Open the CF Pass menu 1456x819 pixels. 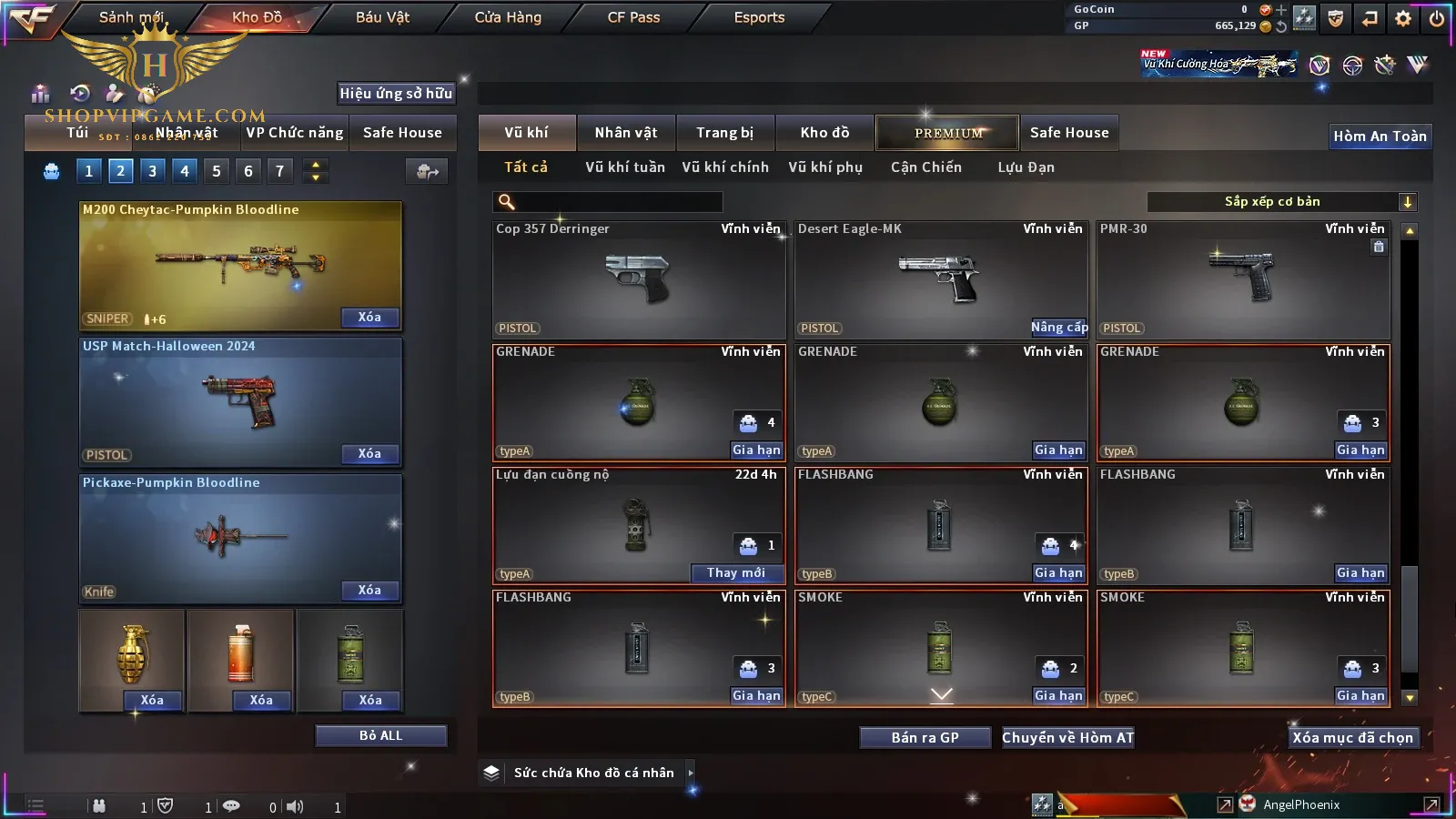pyautogui.click(x=633, y=17)
